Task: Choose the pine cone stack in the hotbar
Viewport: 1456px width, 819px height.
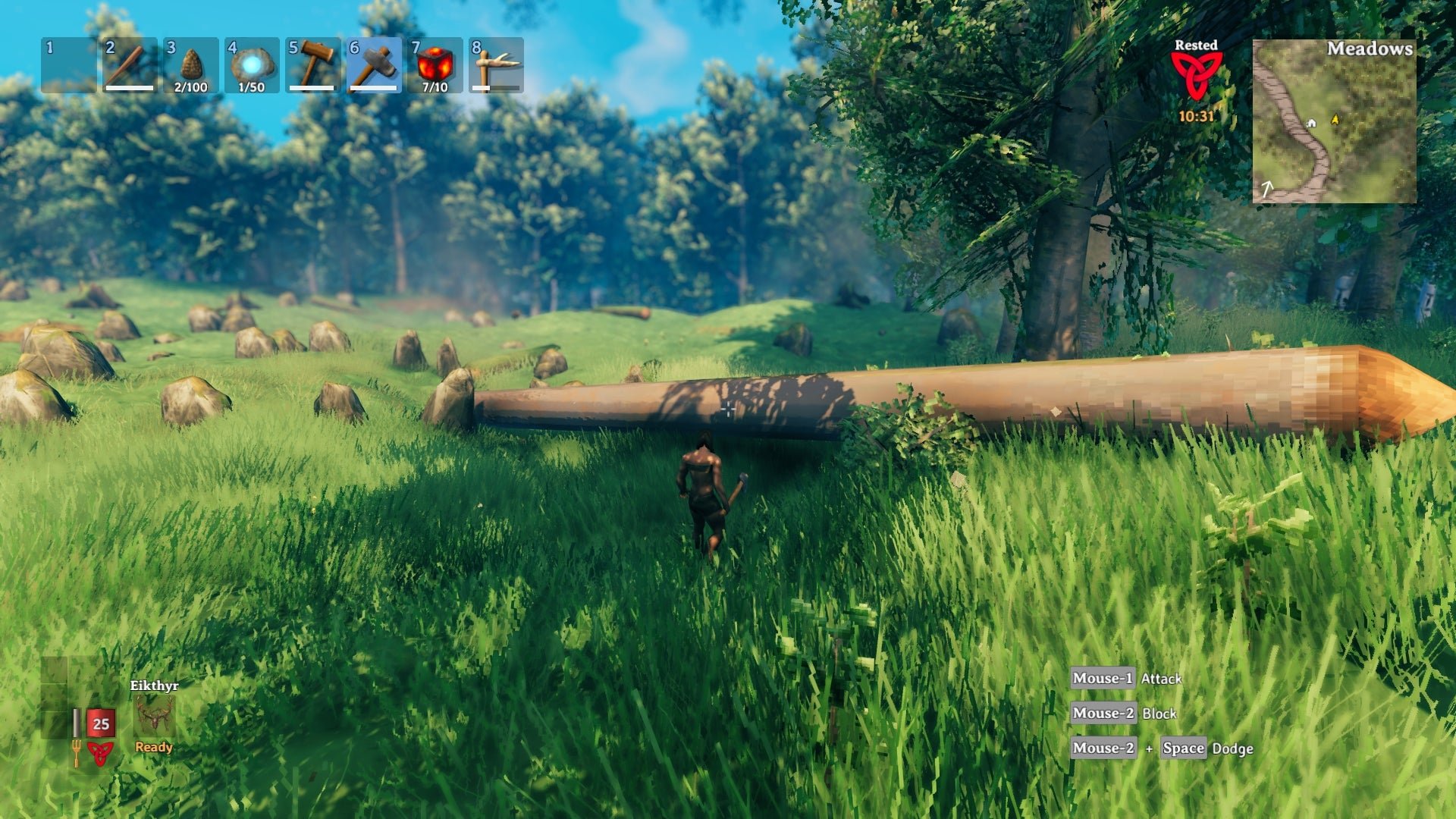Action: (x=190, y=65)
